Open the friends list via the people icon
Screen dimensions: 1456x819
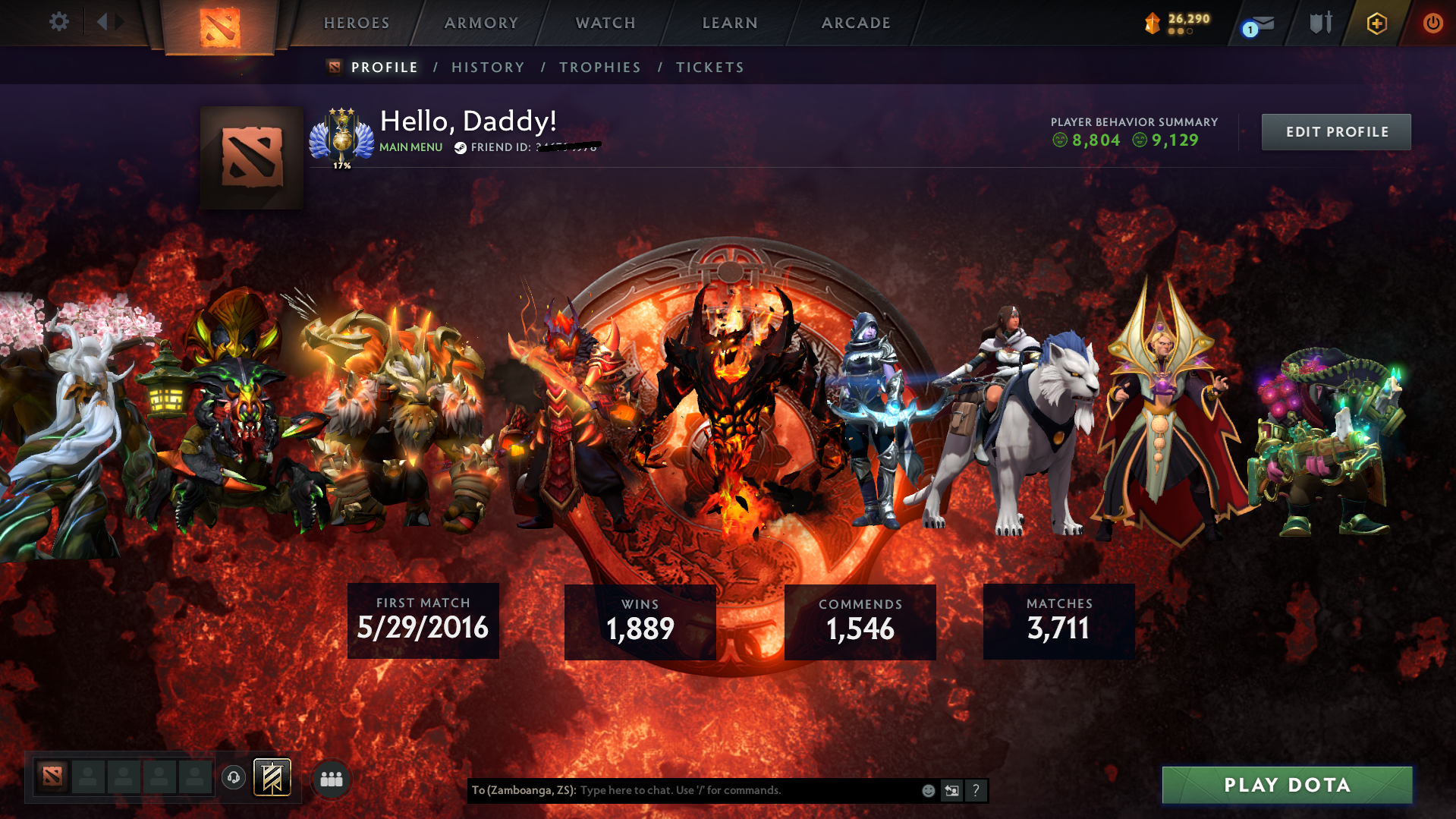pos(331,778)
